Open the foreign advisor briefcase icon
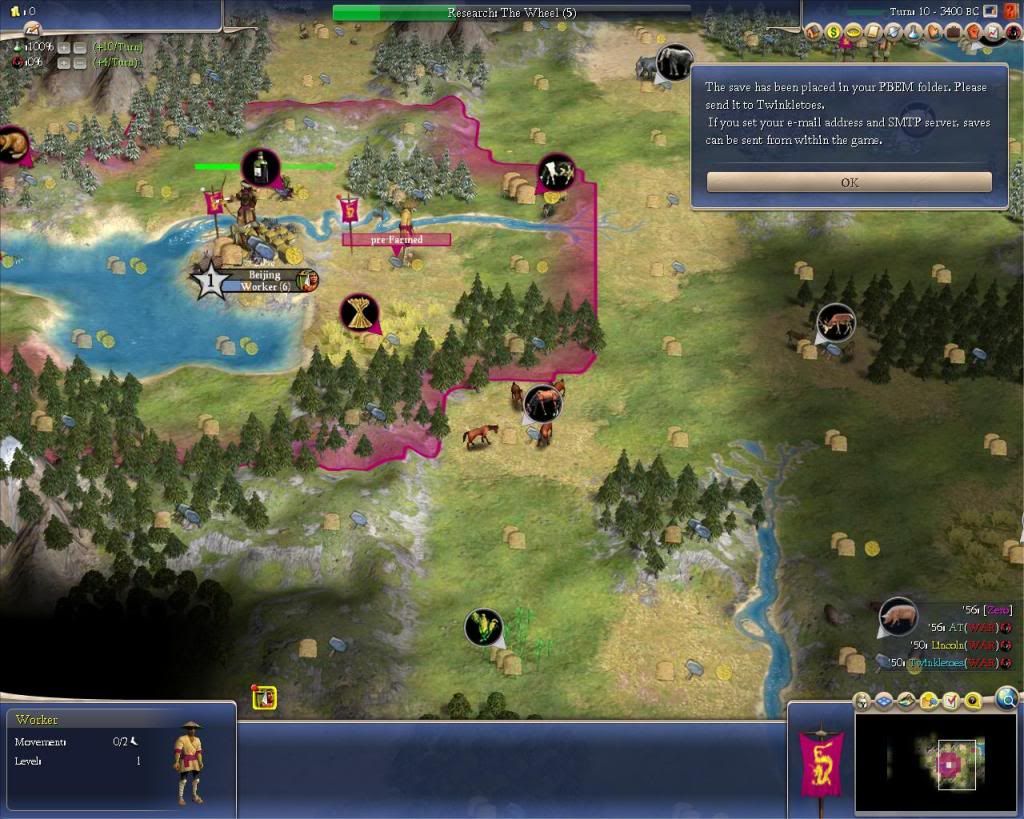1024x819 pixels. pos(952,32)
